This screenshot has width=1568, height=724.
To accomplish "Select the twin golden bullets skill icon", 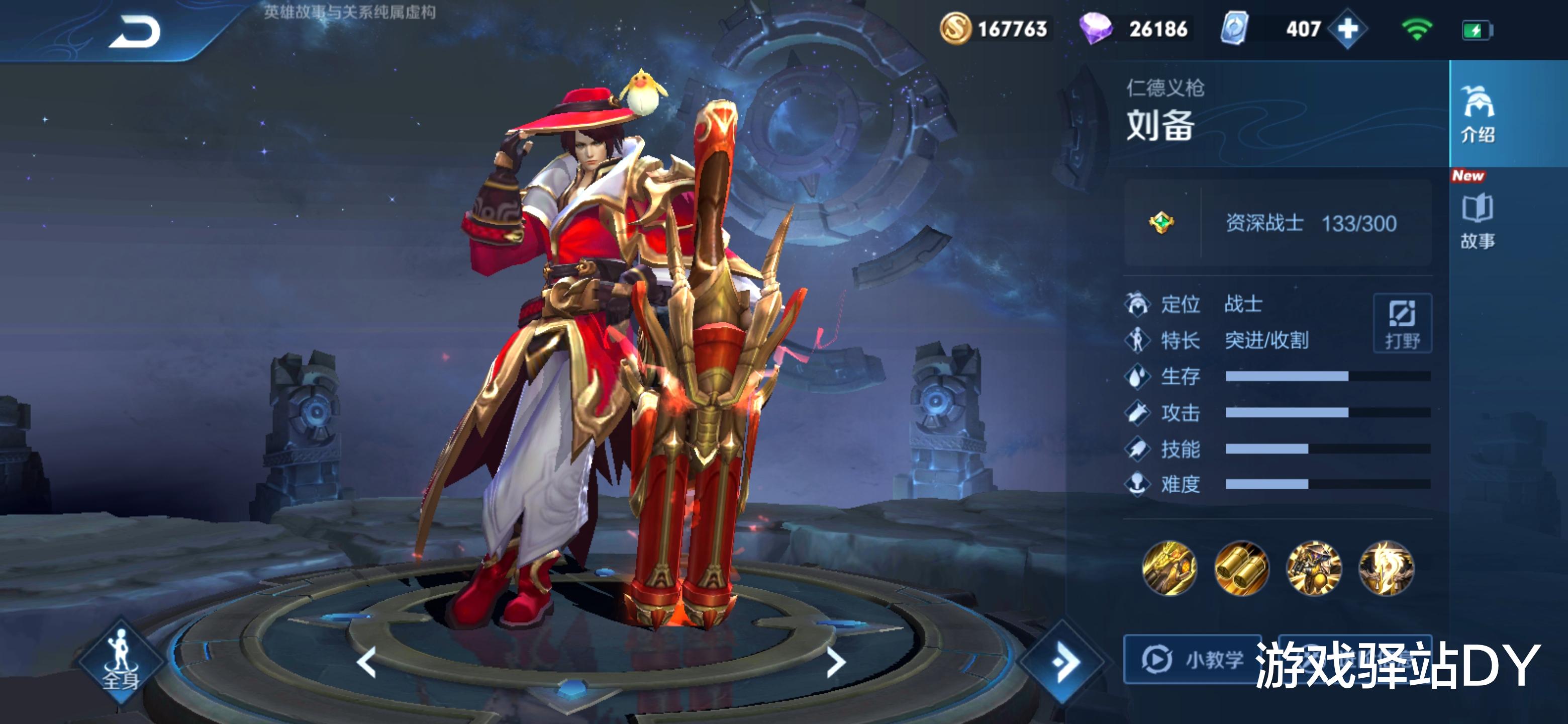I will (x=1241, y=568).
